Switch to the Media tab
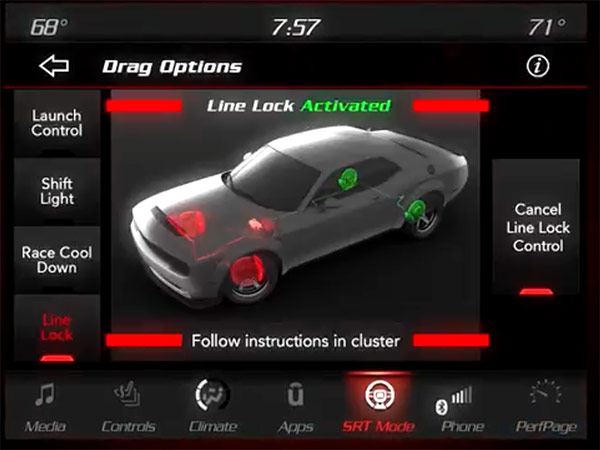 pos(45,405)
